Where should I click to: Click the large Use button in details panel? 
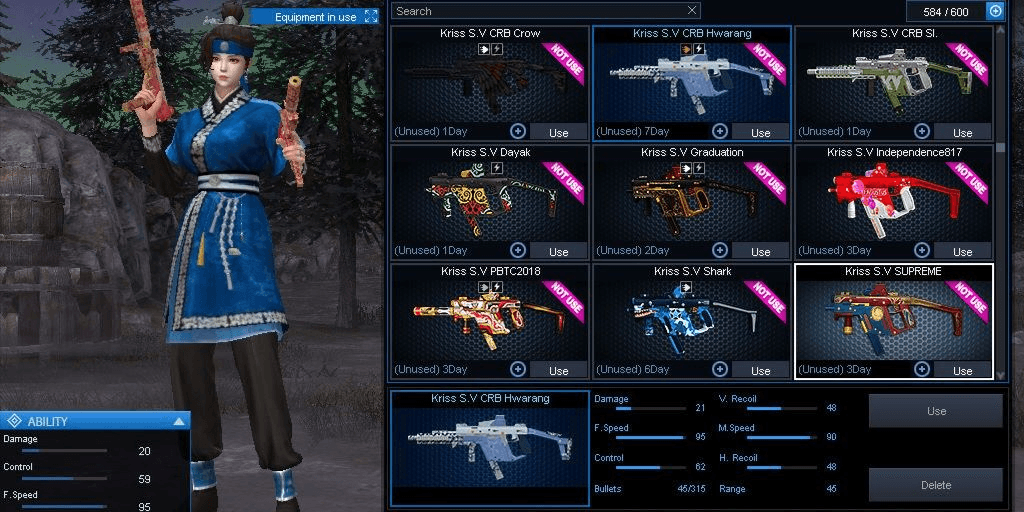936,411
